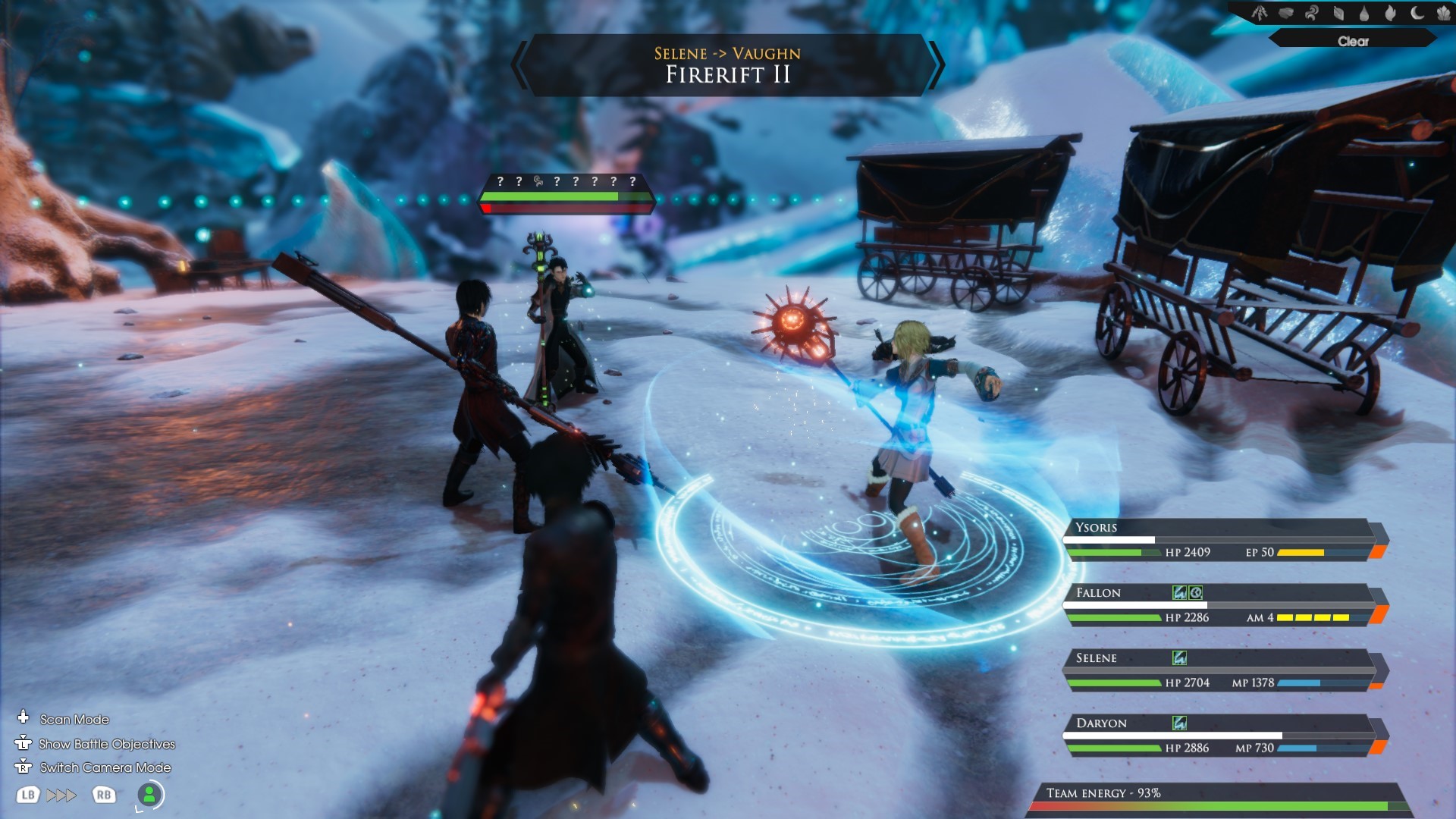Click the fire element icon in top bar
This screenshot has height=819, width=1456.
click(x=1390, y=13)
